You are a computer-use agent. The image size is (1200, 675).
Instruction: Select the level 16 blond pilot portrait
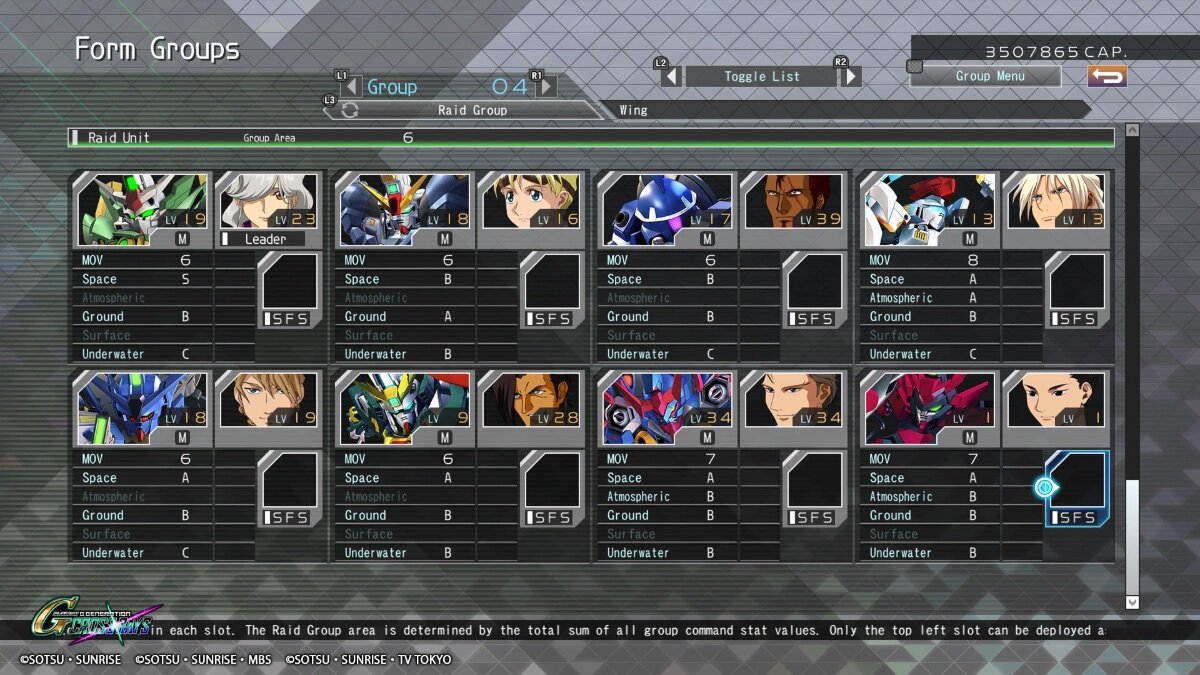pyautogui.click(x=530, y=202)
